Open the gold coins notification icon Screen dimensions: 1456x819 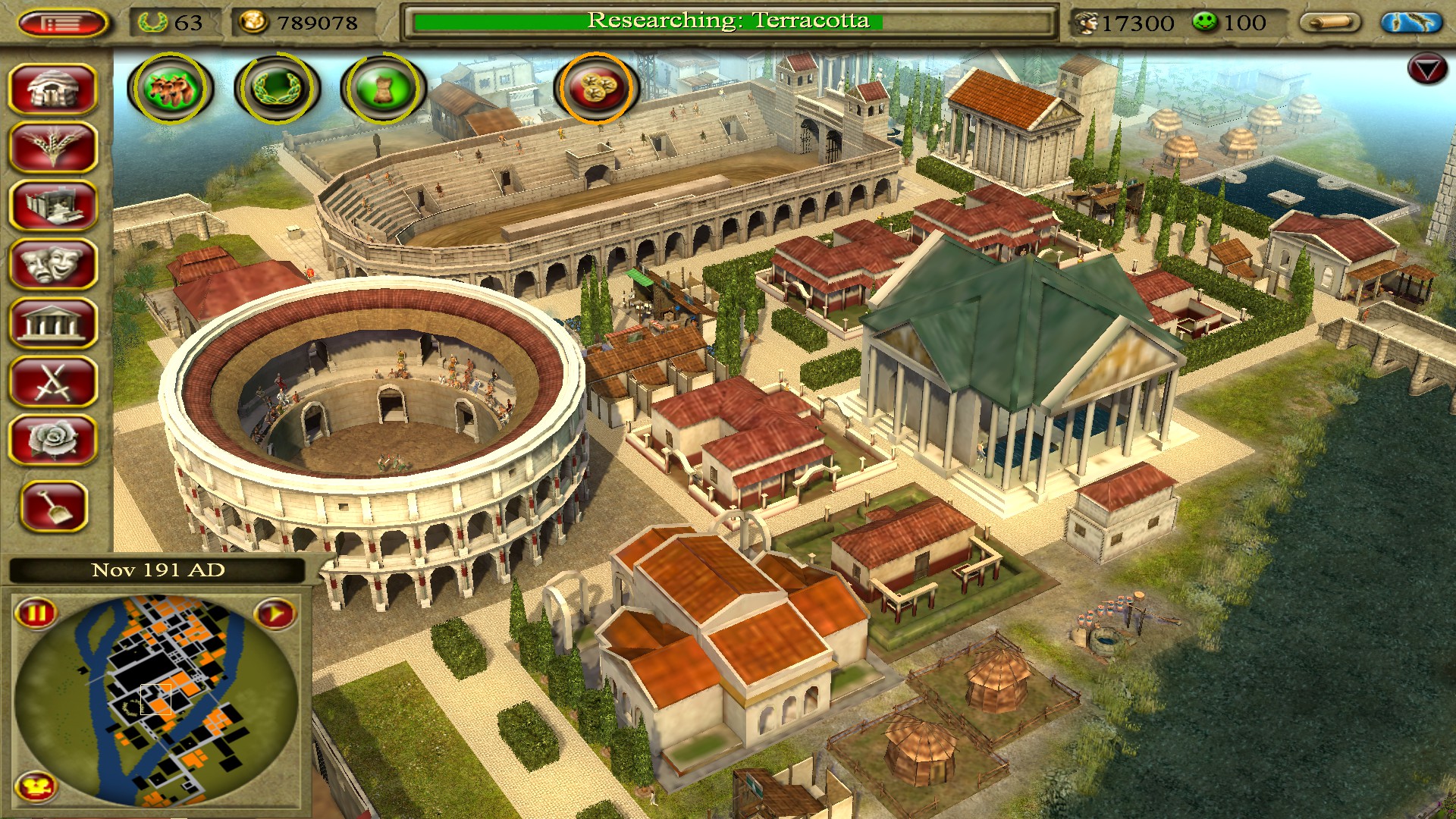(x=597, y=88)
